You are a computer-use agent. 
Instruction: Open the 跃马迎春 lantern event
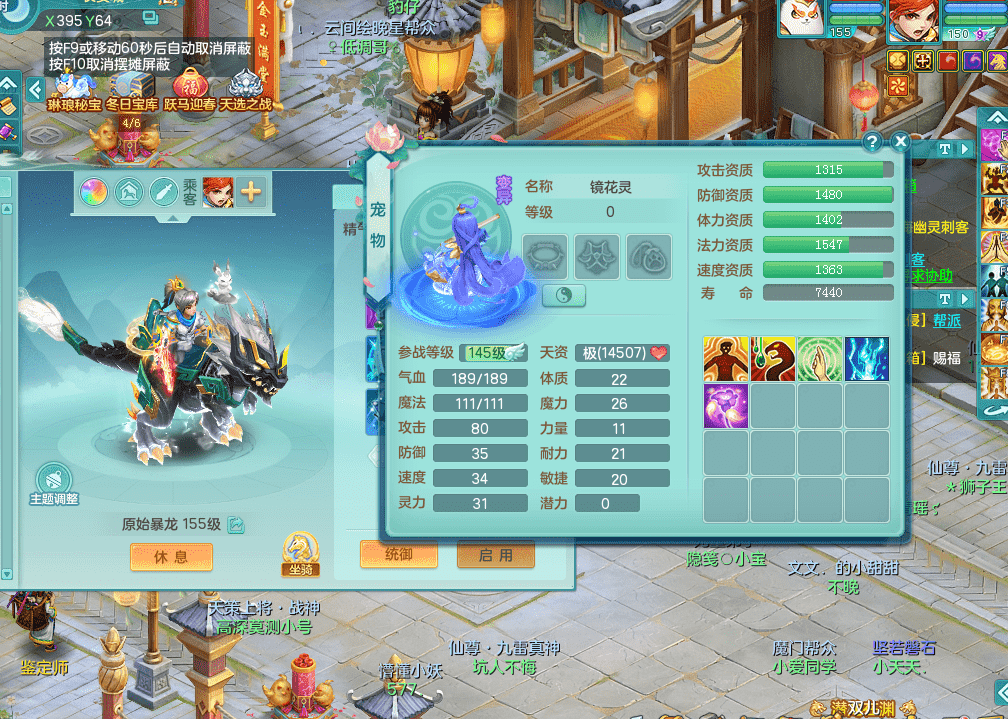[x=190, y=86]
